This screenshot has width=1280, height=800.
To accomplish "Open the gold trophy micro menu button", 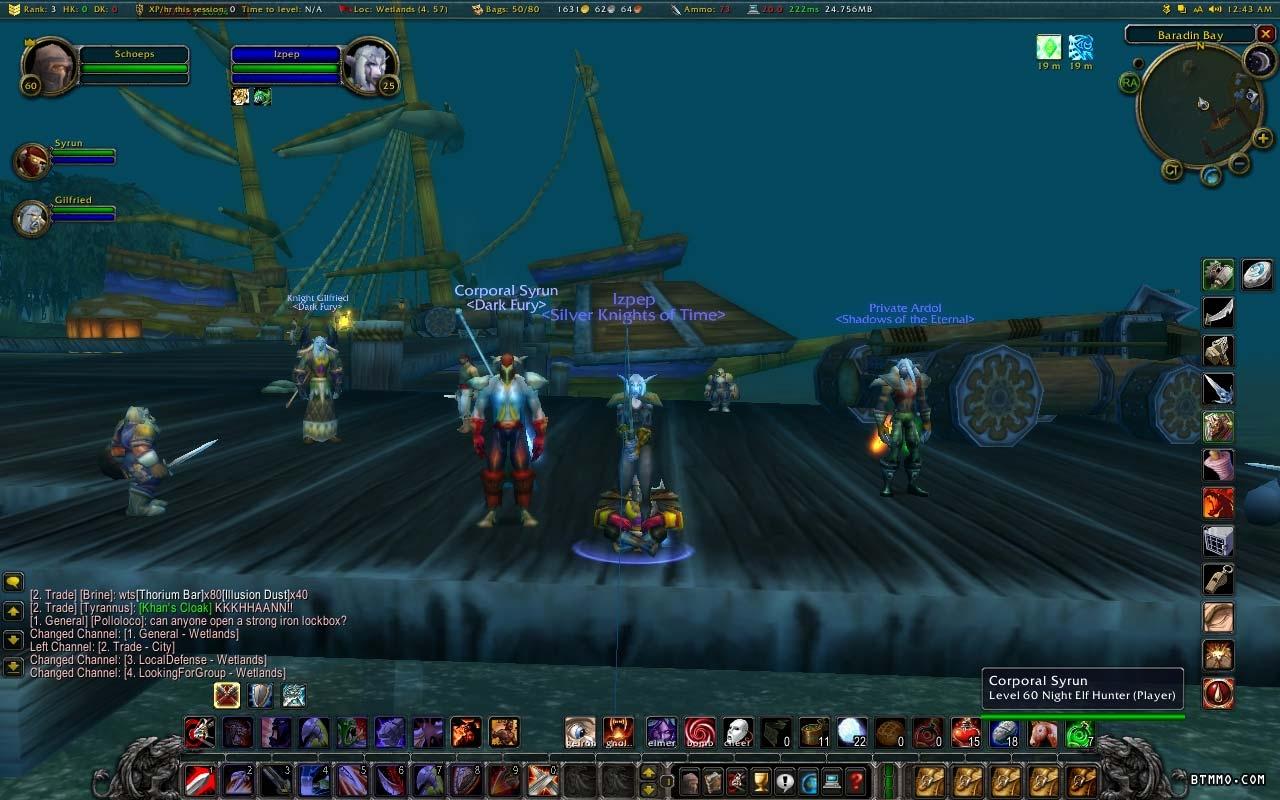I will coord(761,781).
